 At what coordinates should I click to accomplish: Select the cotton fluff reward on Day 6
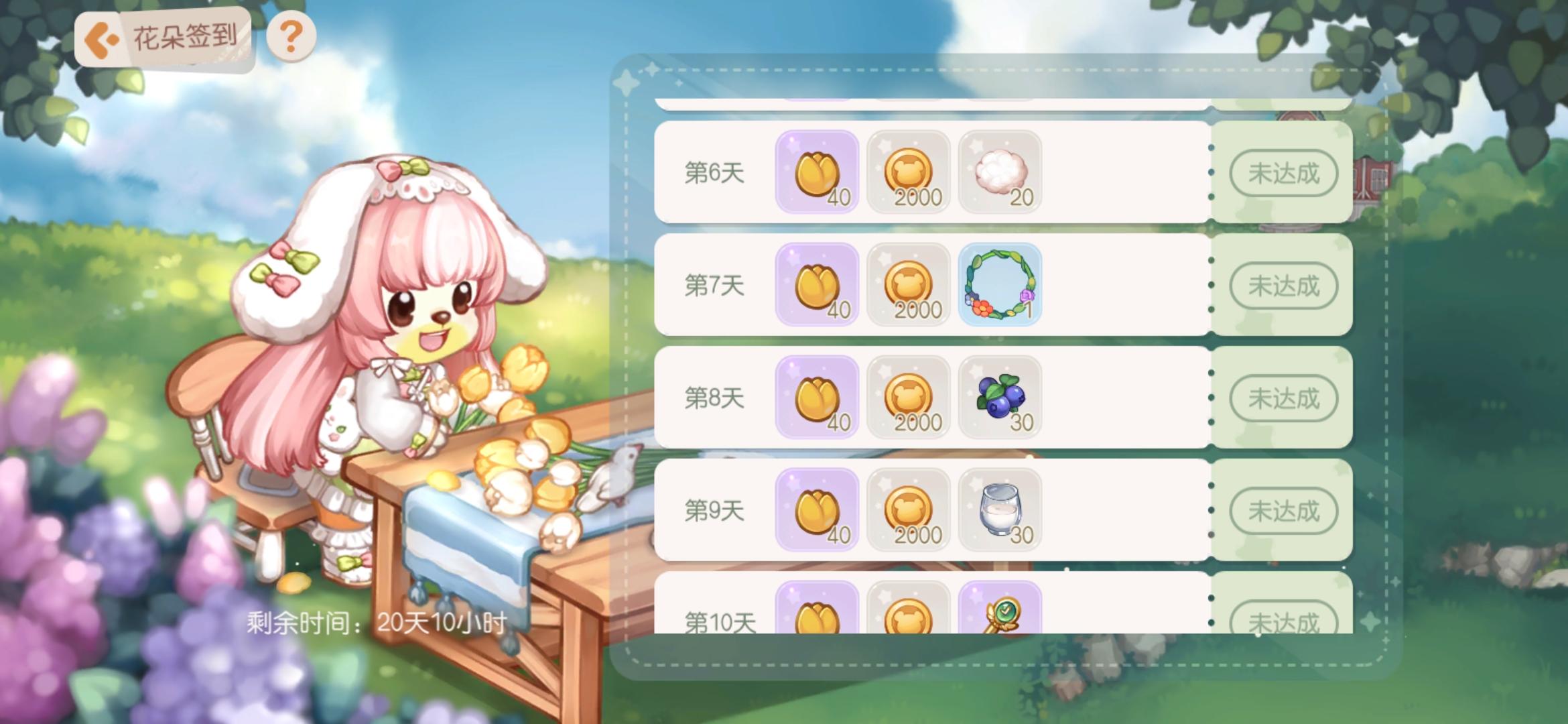(x=1000, y=174)
